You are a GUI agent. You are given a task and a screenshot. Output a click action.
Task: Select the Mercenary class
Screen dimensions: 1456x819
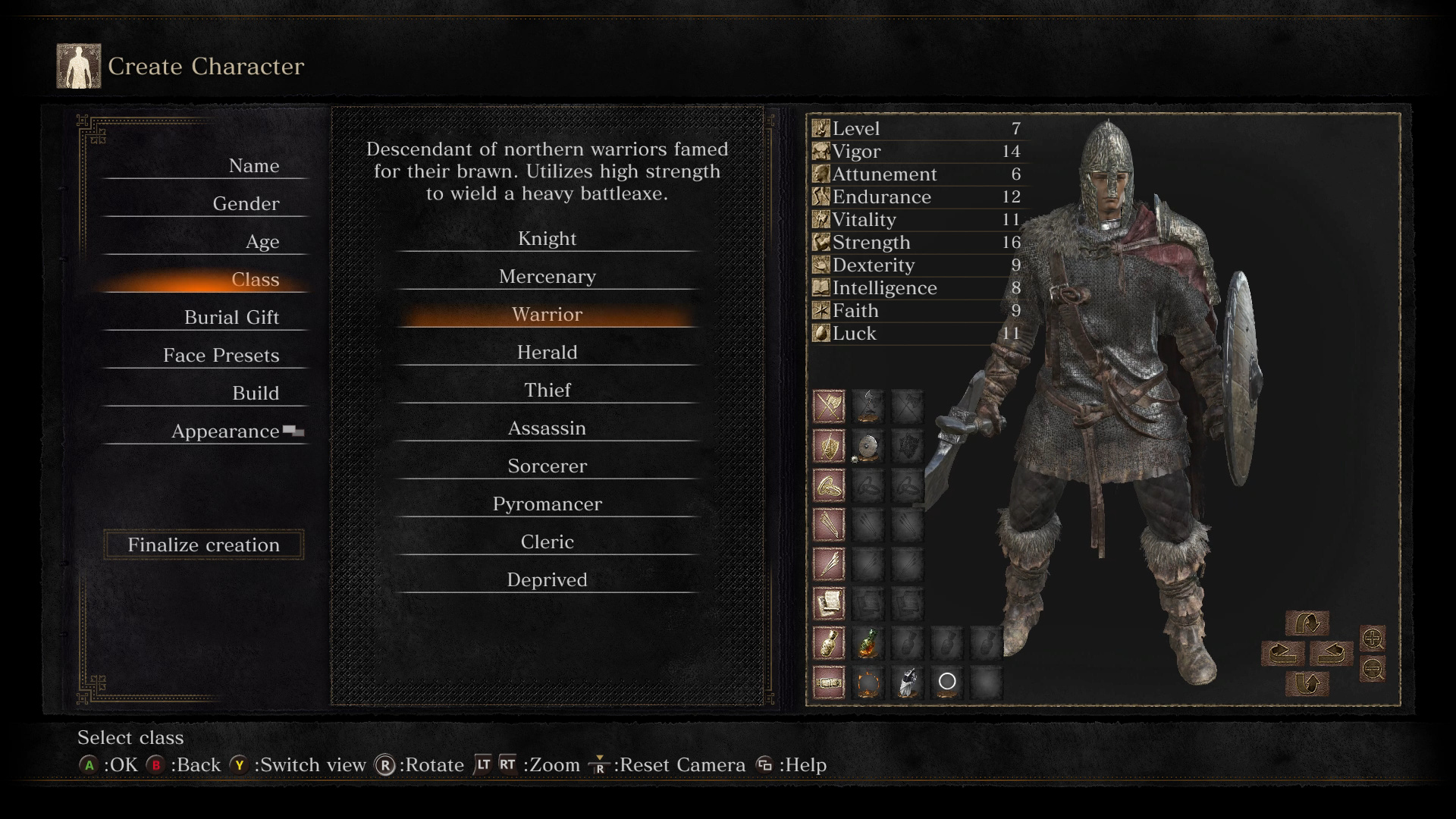click(x=547, y=277)
